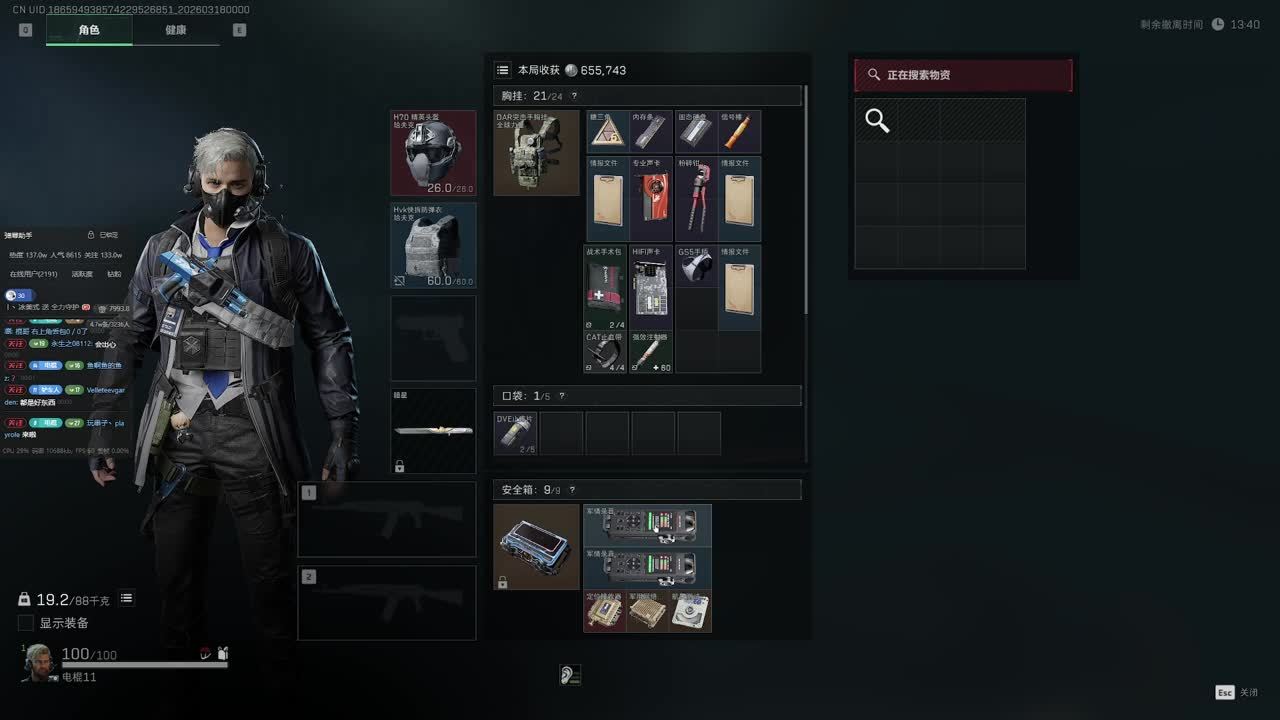Select the 强效注射器 injector item
Viewport: 1280px width, 720px height.
click(651, 352)
